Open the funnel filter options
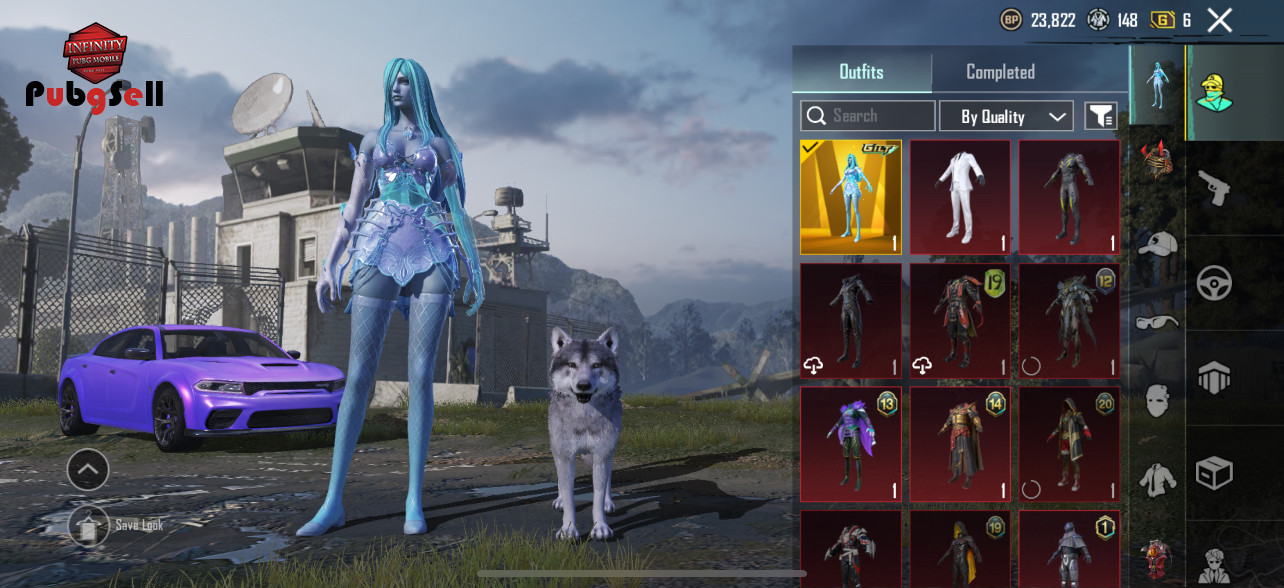The image size is (1284, 588). click(1100, 116)
